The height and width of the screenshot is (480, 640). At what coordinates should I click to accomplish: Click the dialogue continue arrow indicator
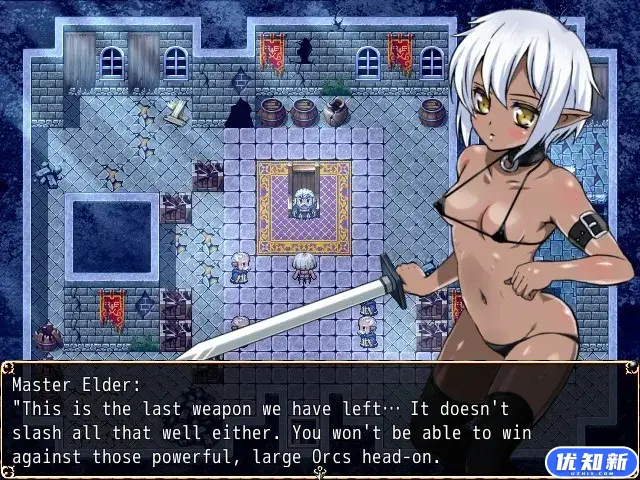click(x=320, y=473)
